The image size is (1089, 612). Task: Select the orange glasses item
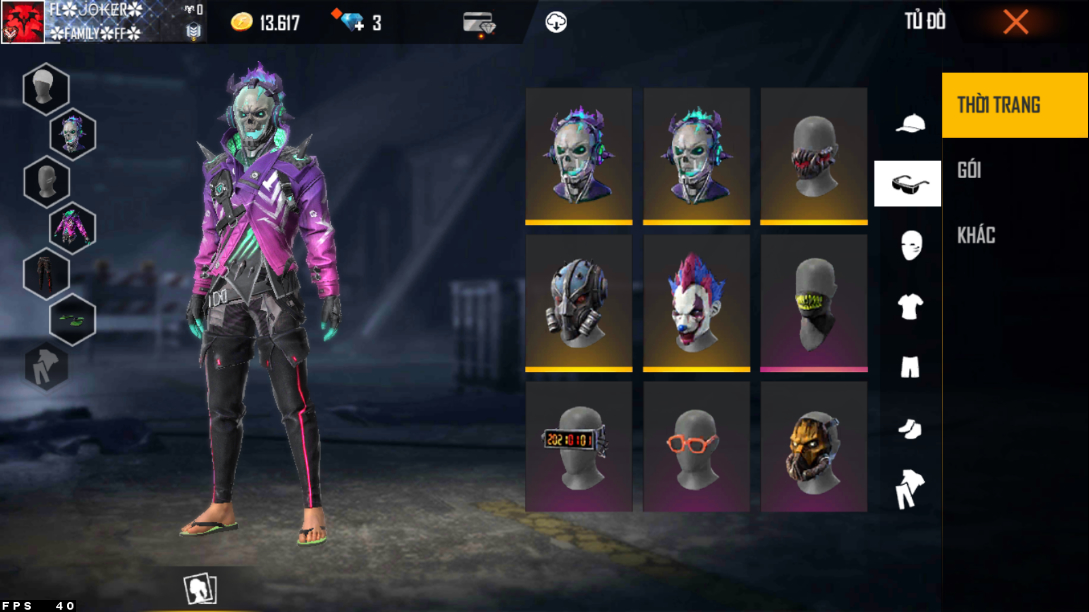click(x=696, y=446)
